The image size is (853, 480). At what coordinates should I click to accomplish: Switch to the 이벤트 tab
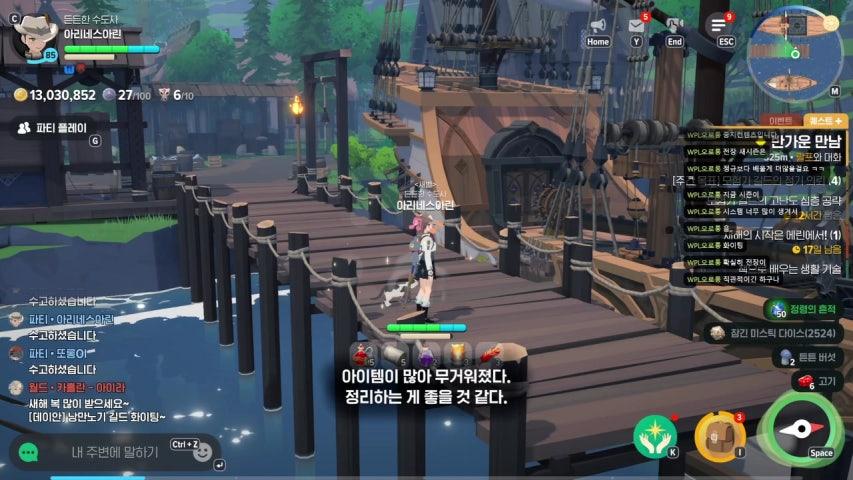click(x=781, y=120)
